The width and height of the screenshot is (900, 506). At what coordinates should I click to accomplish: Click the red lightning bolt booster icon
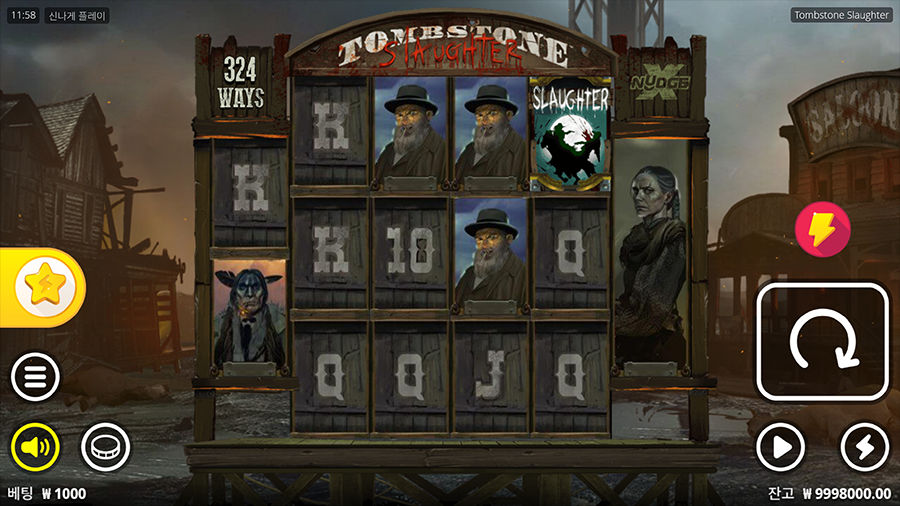(822, 229)
